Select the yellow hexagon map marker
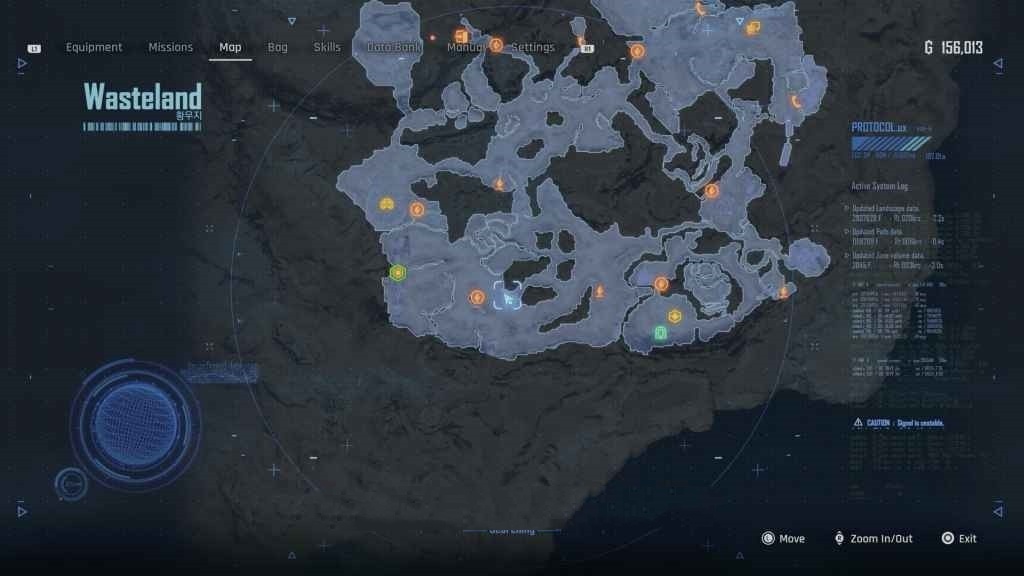Viewport: 1024px width, 576px height. tap(675, 317)
